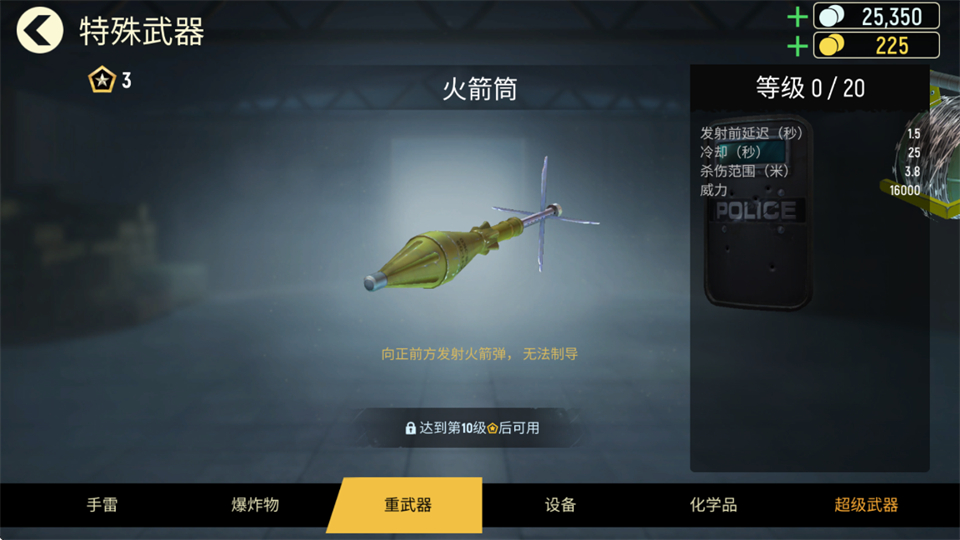Add more silver coins with the plus
The width and height of the screenshot is (960, 540).
click(797, 17)
